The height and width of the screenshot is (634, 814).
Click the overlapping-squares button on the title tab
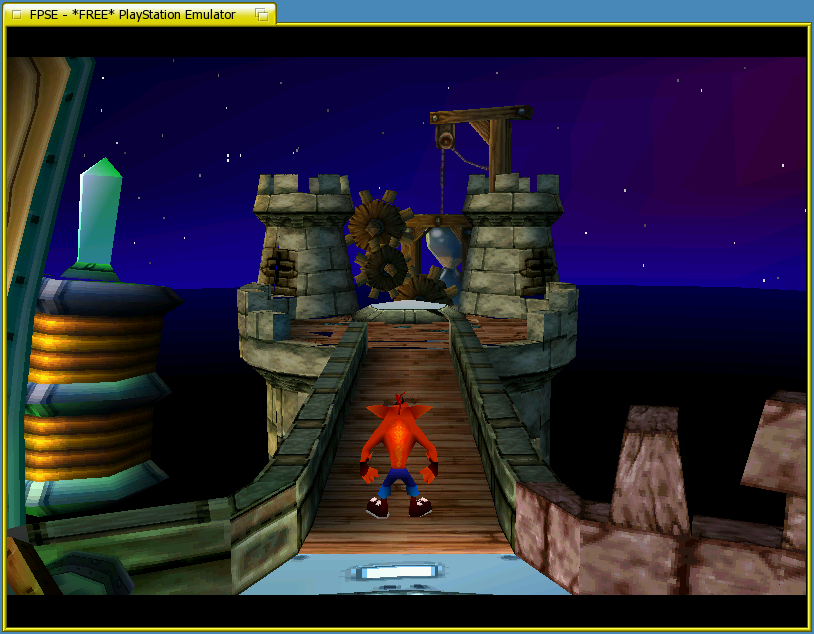(261, 14)
